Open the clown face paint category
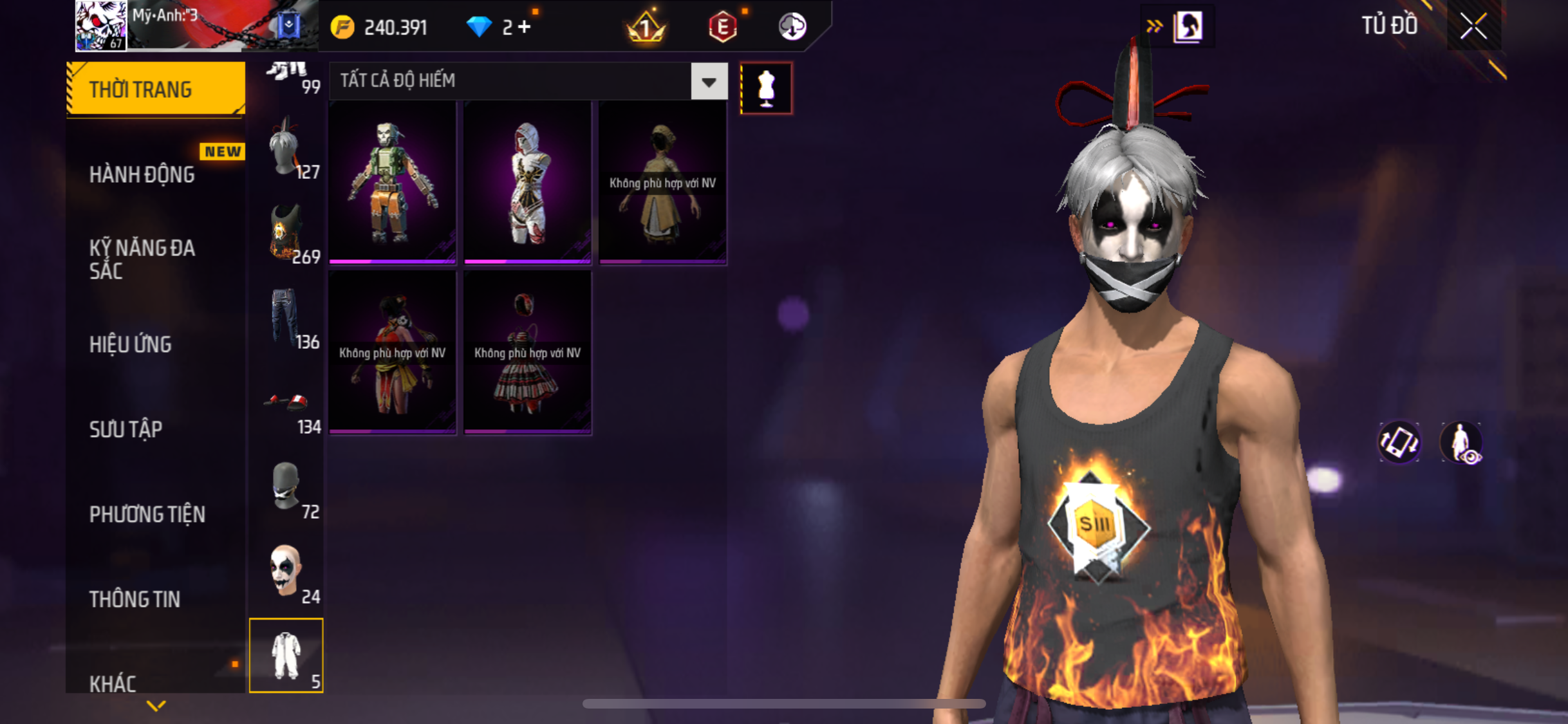Image resolution: width=1568 pixels, height=724 pixels. tap(287, 573)
